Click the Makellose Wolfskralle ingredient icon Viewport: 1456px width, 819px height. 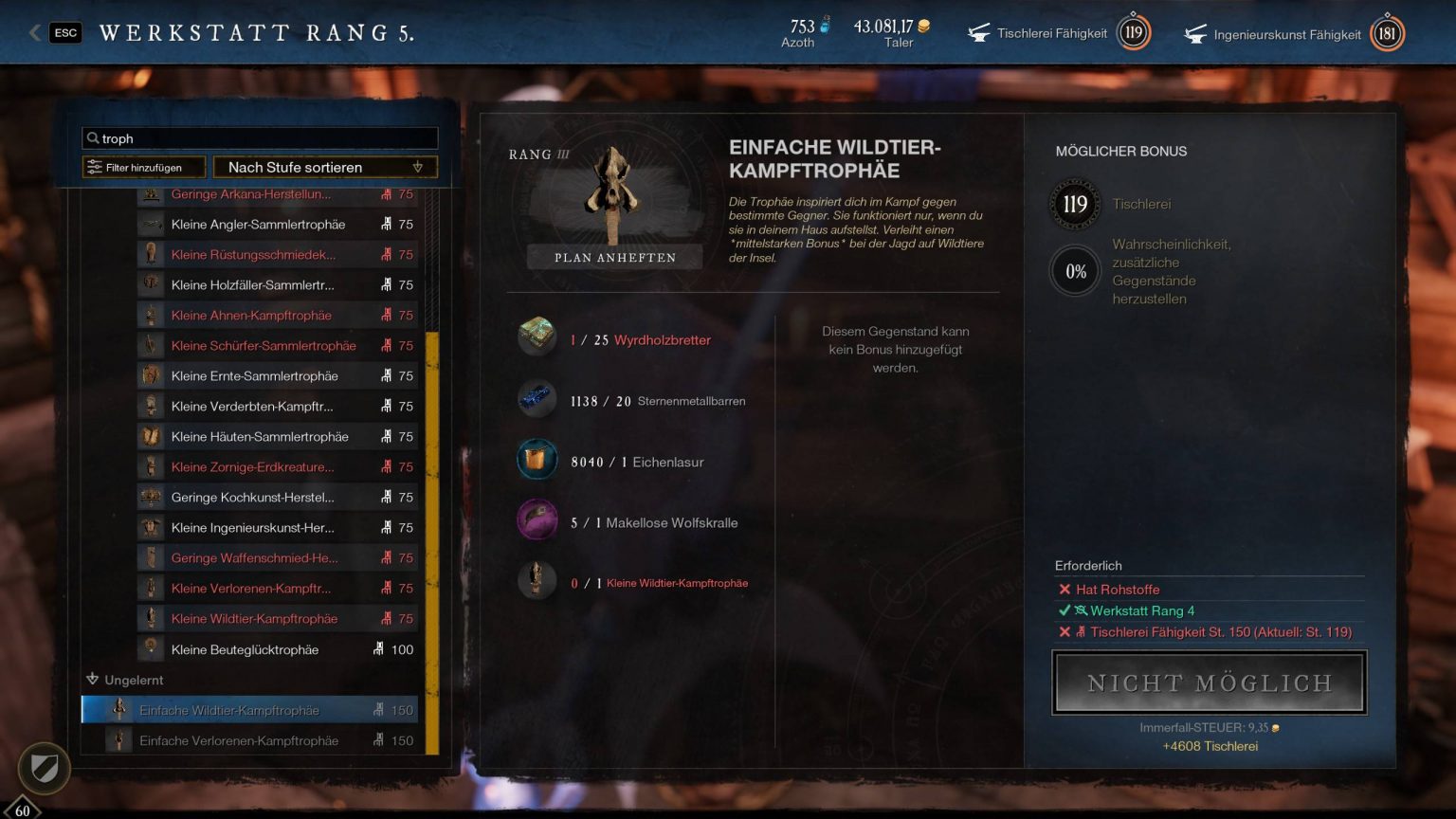coord(537,521)
